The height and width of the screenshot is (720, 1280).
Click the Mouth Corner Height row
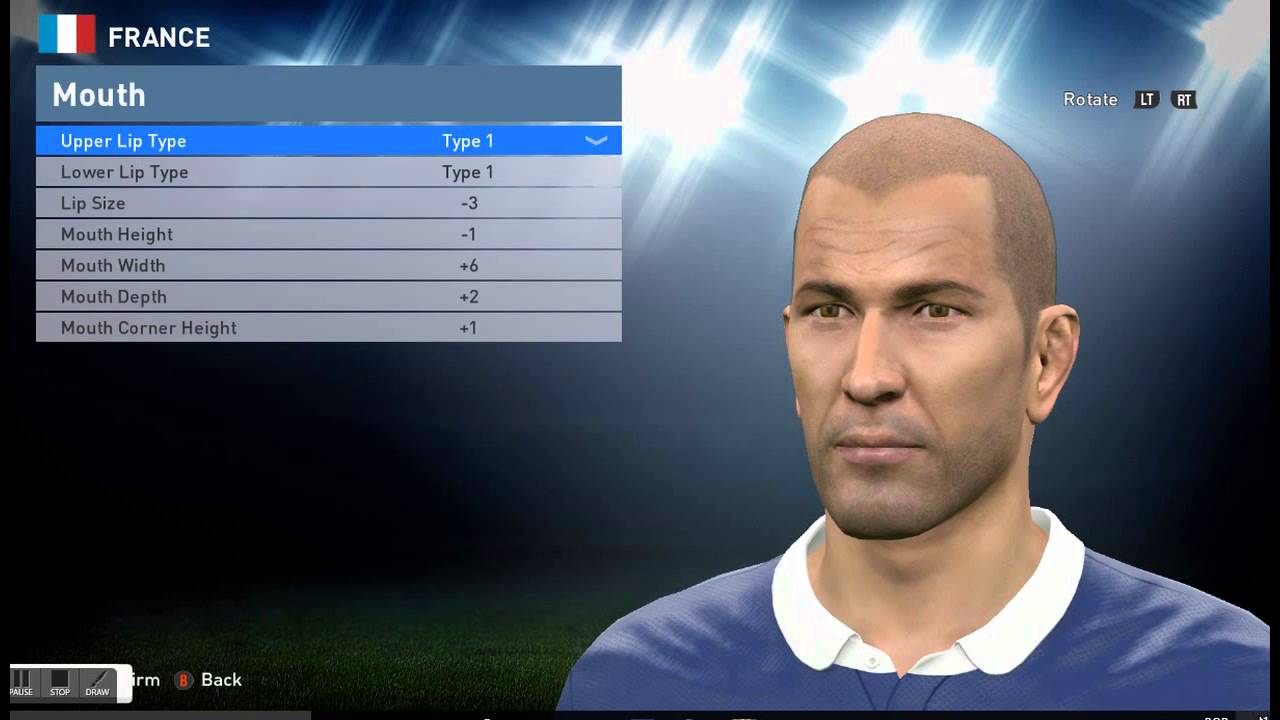330,327
